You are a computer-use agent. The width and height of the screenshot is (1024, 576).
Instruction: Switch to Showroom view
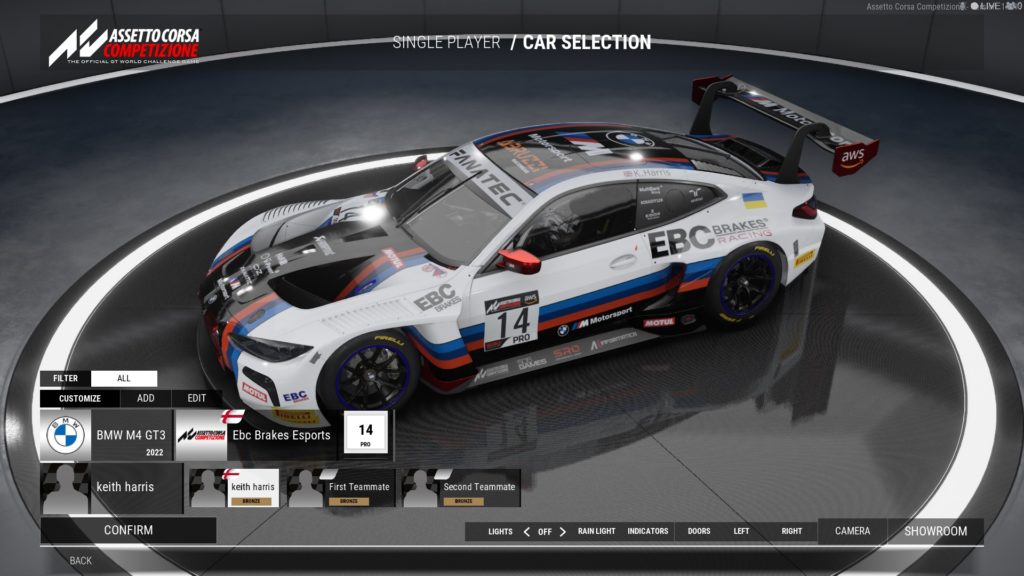[936, 531]
